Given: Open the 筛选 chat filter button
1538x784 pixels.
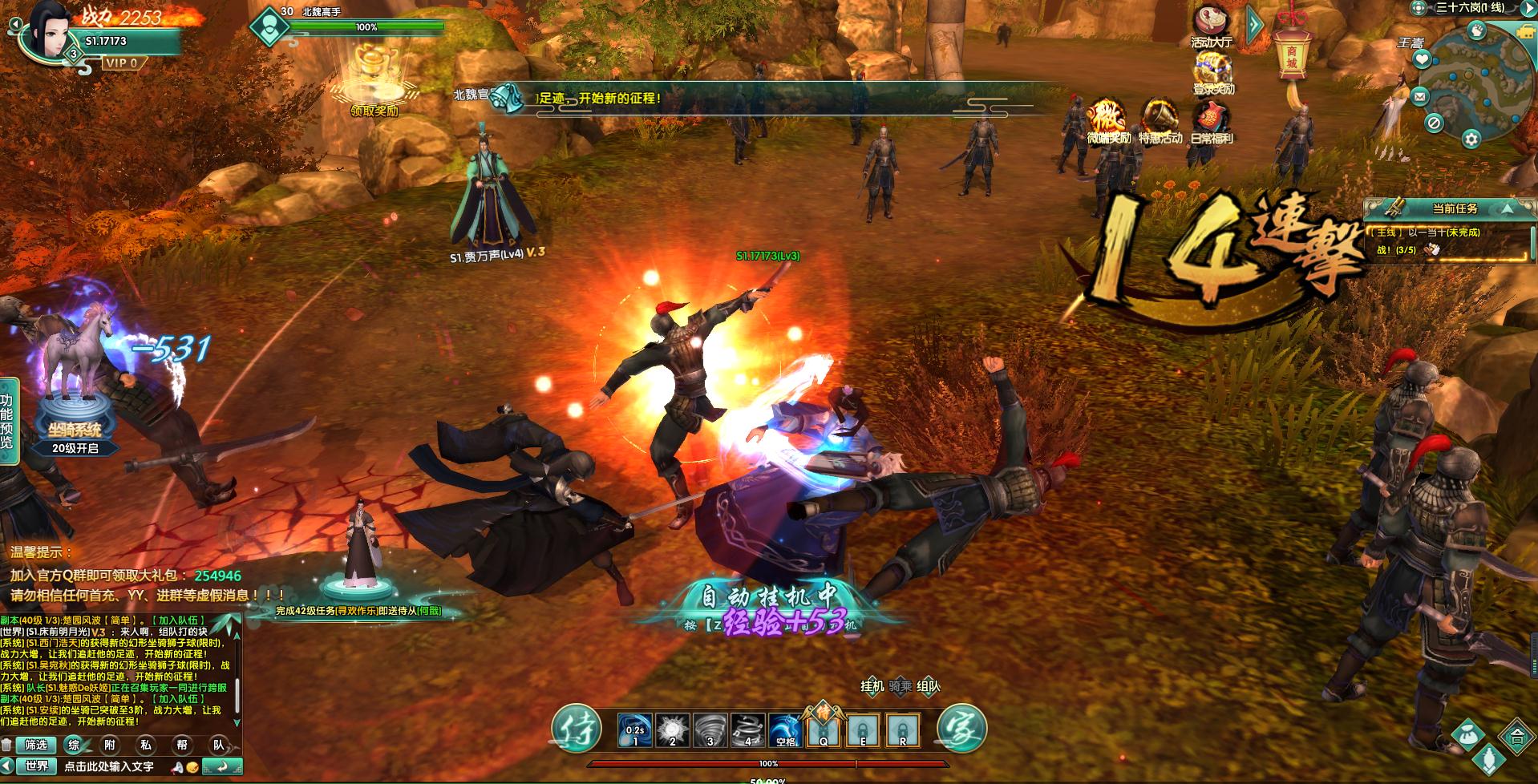Looking at the screenshot, I should (x=36, y=745).
